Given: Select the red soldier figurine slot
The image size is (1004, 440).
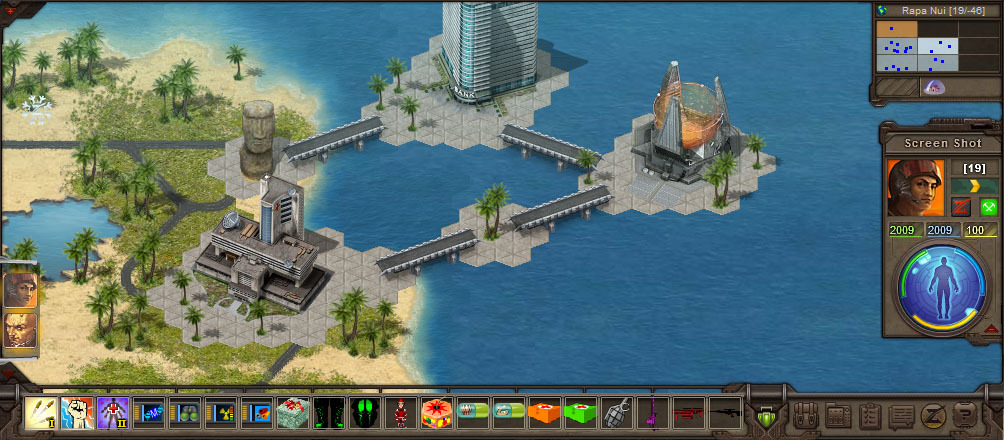Looking at the screenshot, I should click(x=400, y=412).
